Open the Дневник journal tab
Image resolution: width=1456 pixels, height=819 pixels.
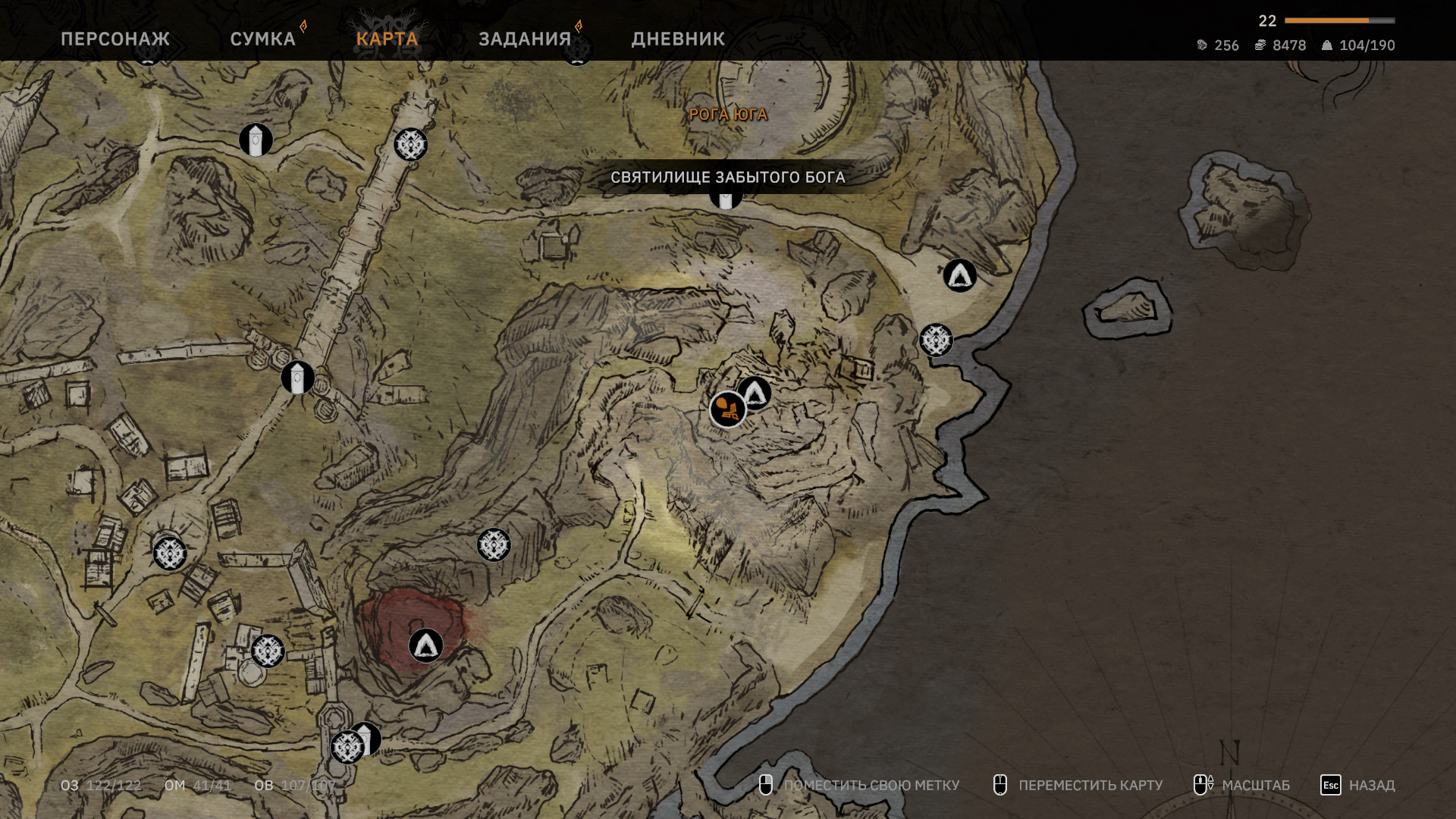pyautogui.click(x=678, y=39)
